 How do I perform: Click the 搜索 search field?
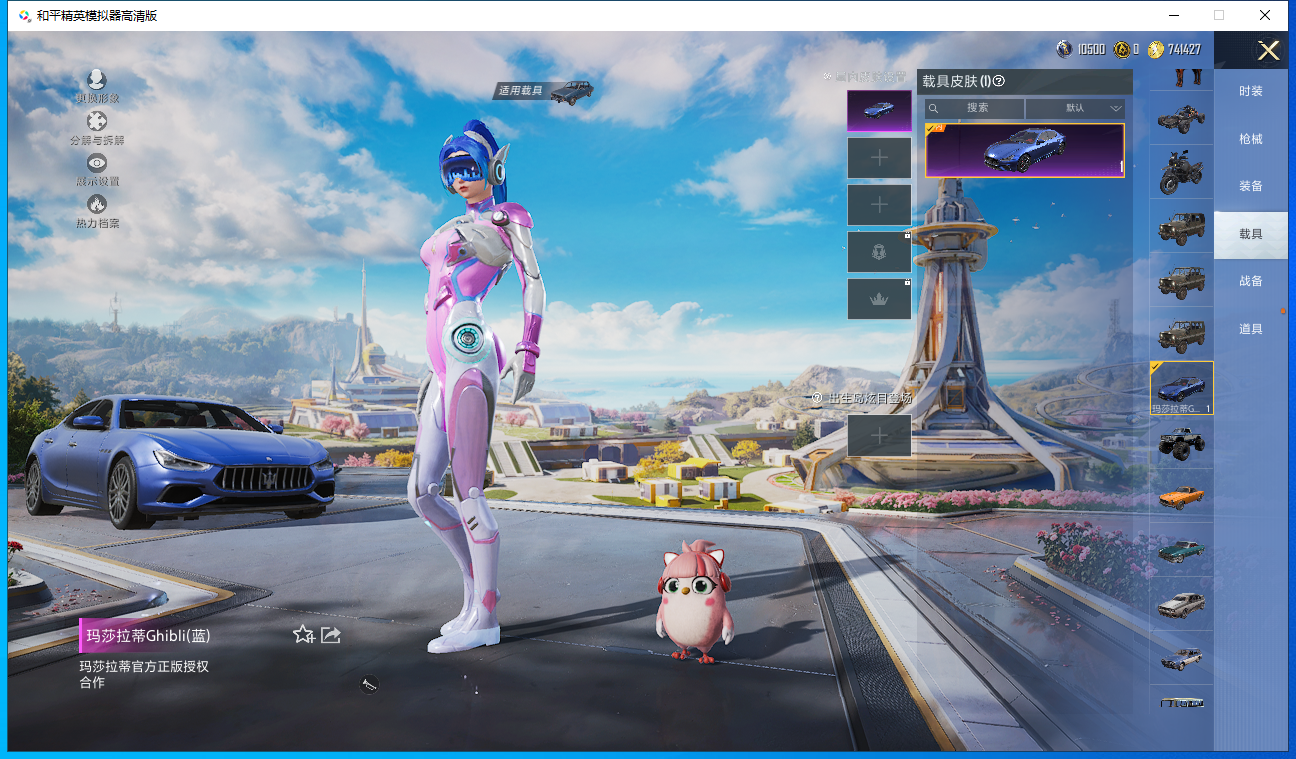(x=975, y=108)
